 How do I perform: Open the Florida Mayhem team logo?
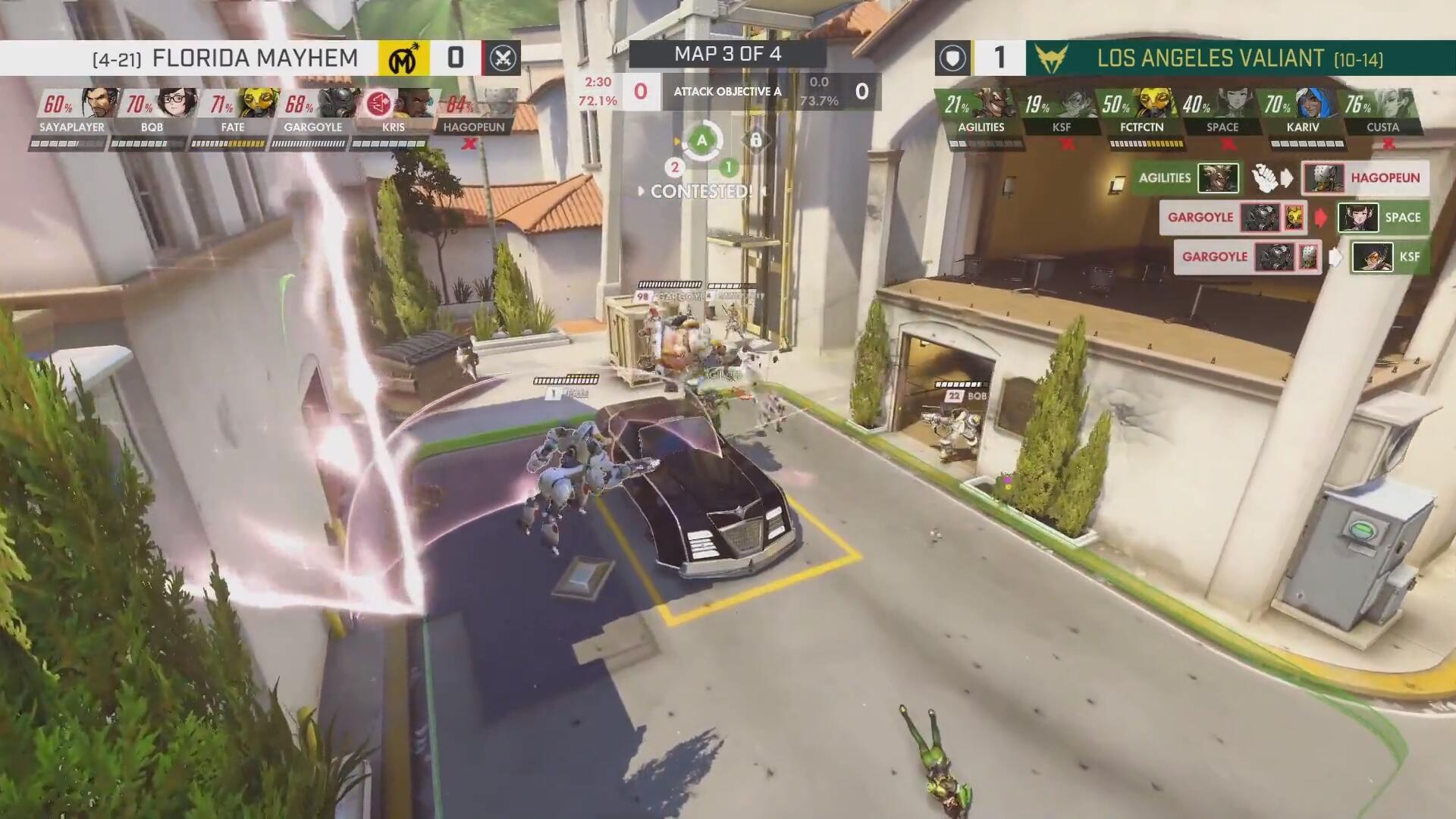[x=403, y=58]
